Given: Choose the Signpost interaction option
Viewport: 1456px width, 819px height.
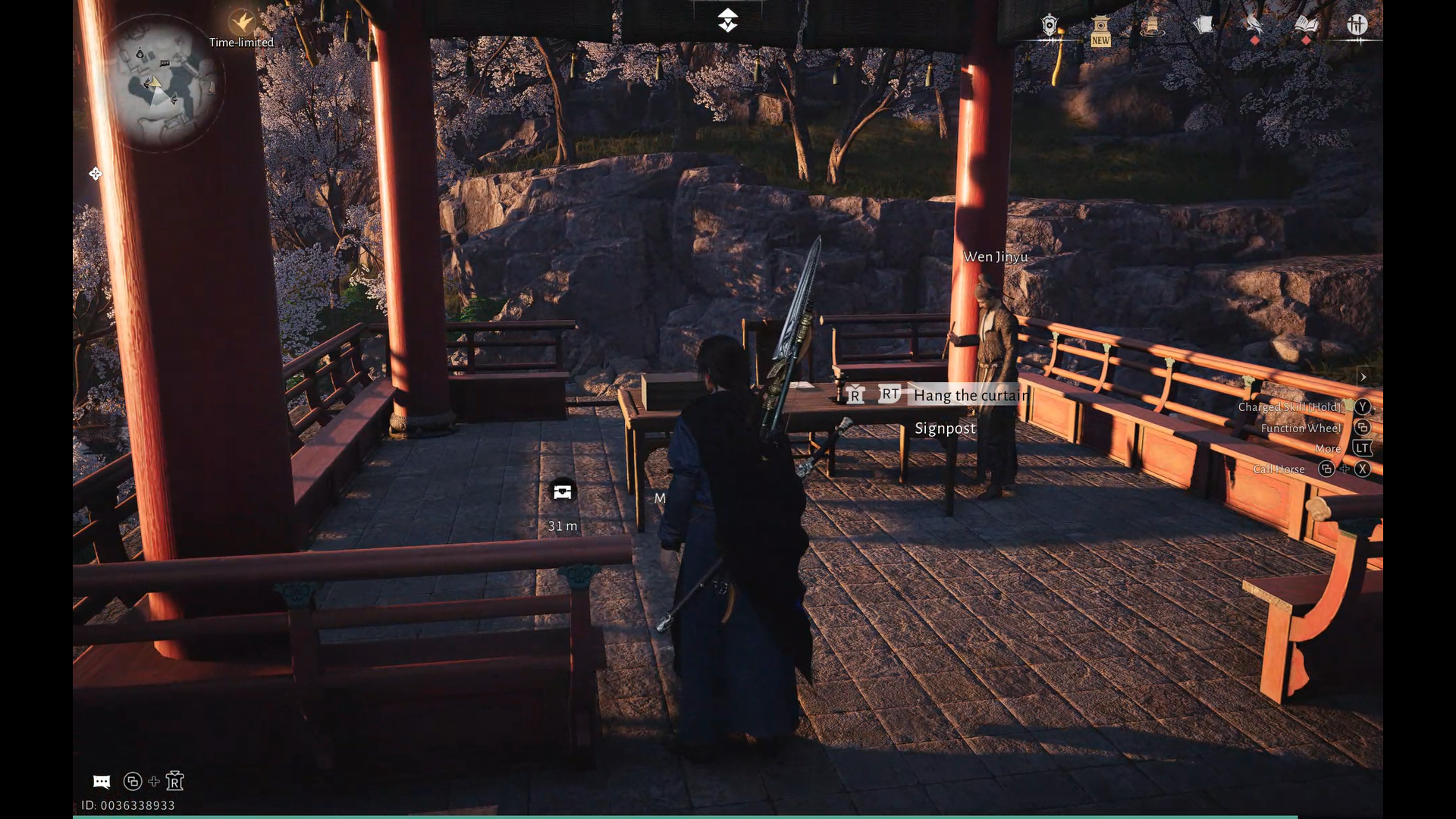Looking at the screenshot, I should pos(945,428).
